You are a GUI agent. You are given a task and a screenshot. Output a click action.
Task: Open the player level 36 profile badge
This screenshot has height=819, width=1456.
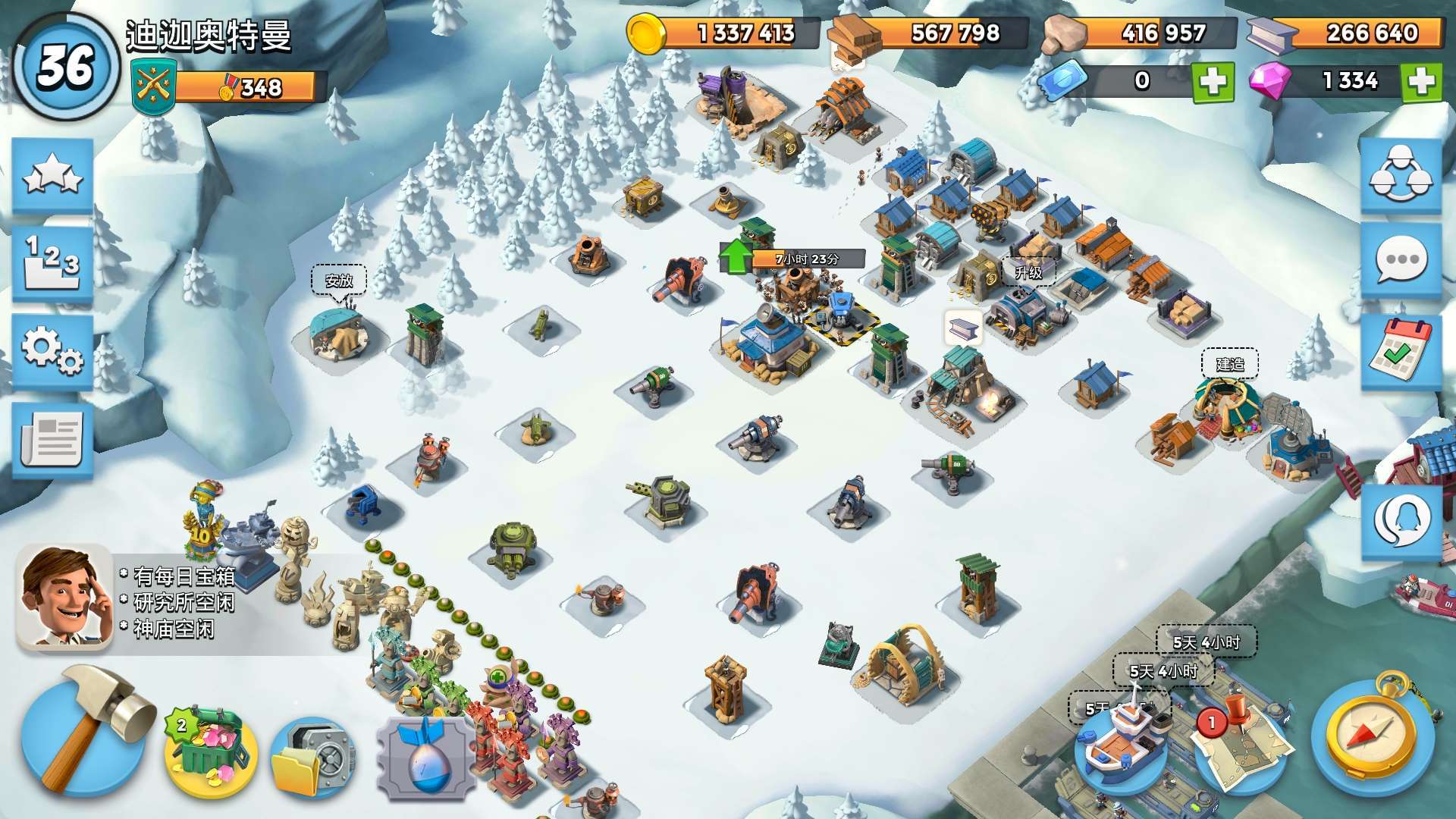pos(67,67)
